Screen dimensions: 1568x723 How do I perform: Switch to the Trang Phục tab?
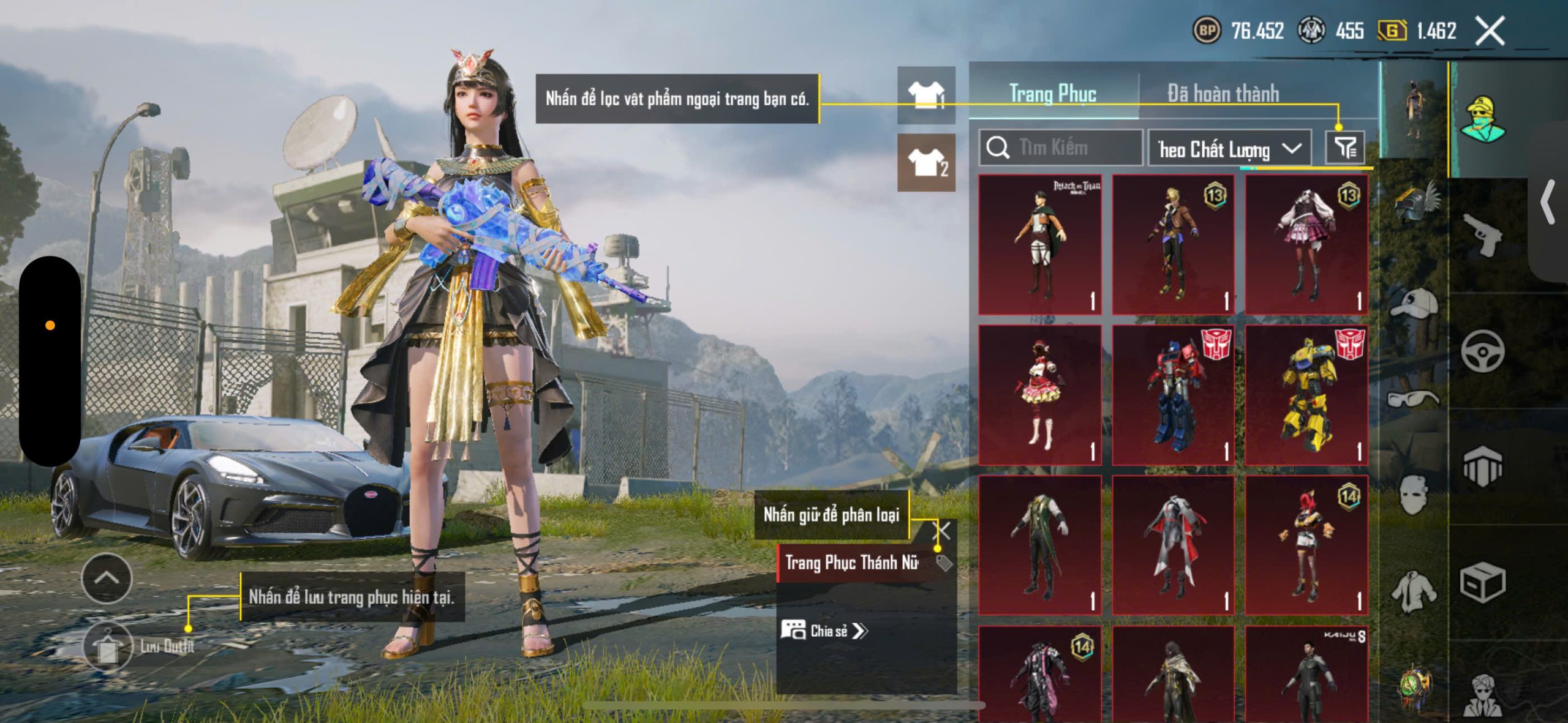coord(1052,94)
